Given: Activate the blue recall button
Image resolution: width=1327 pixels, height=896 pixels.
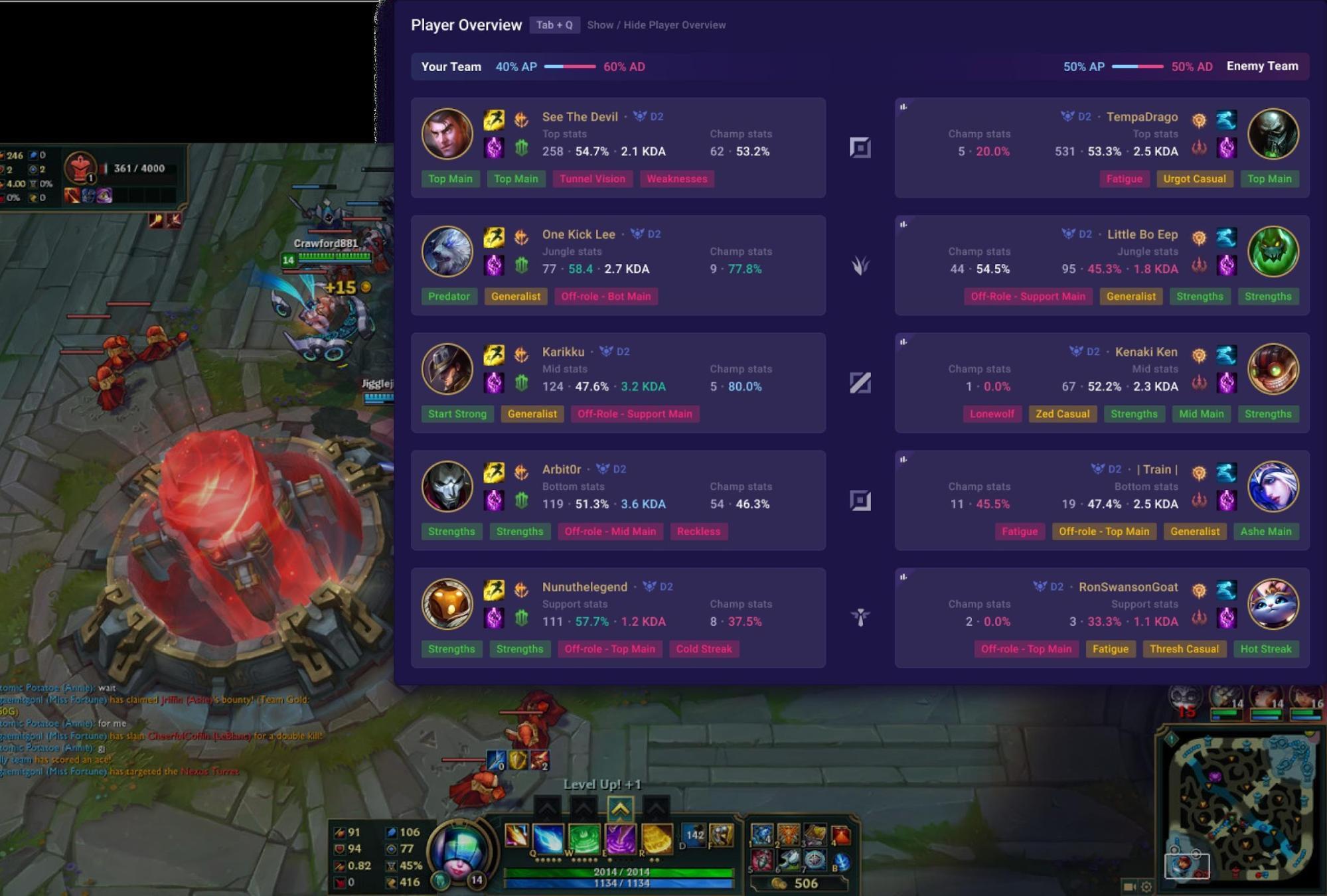Looking at the screenshot, I should click(841, 861).
